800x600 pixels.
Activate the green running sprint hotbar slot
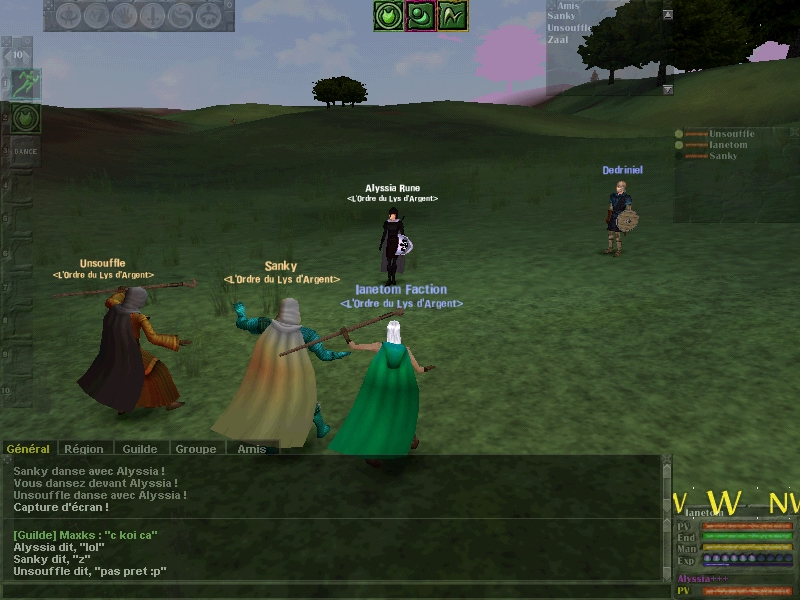(x=25, y=85)
